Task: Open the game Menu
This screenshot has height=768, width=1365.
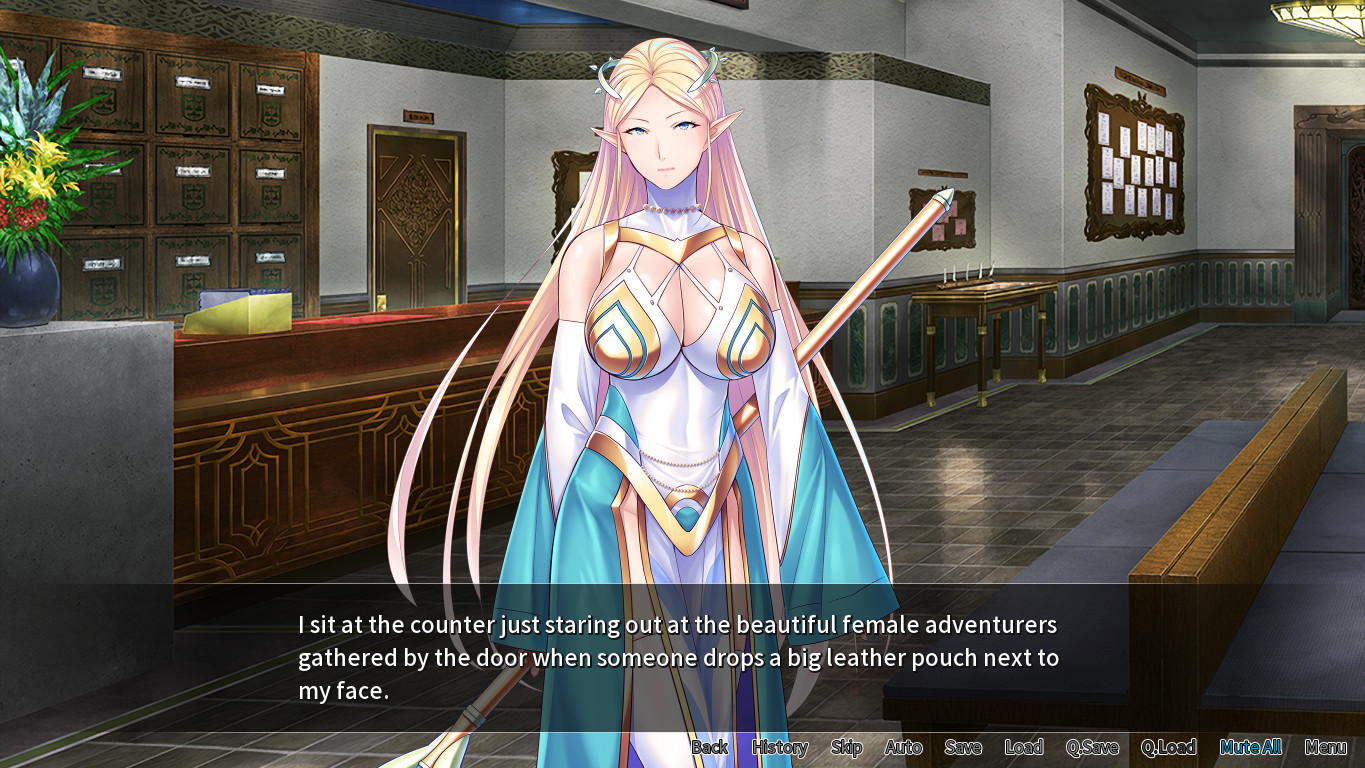Action: [x=1328, y=747]
